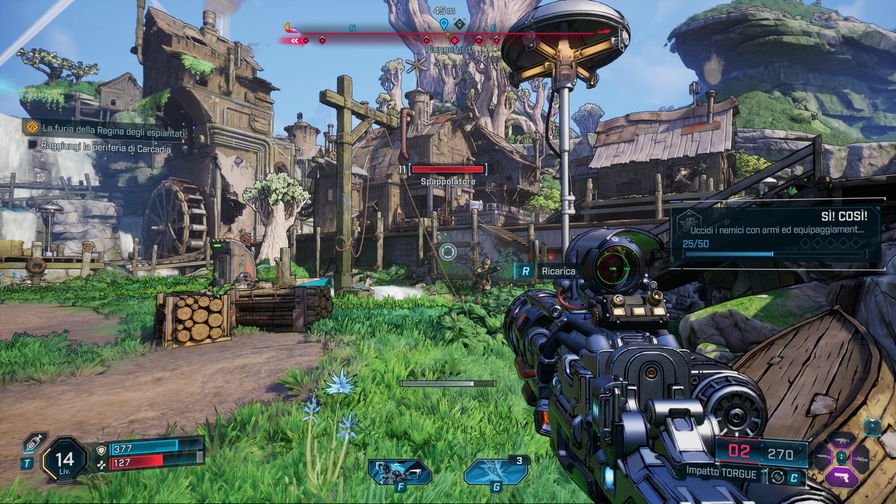Toggle the Impatto TORGUE firing mode icon
This screenshot has height=504, width=896.
[x=776, y=477]
